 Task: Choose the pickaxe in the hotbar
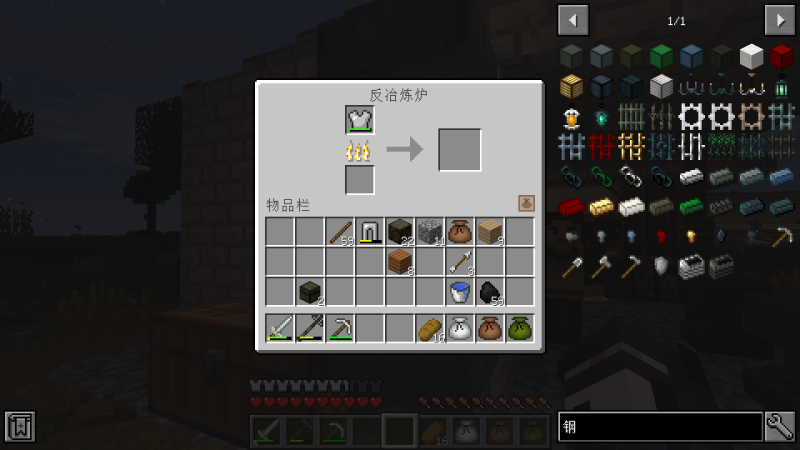[340, 328]
